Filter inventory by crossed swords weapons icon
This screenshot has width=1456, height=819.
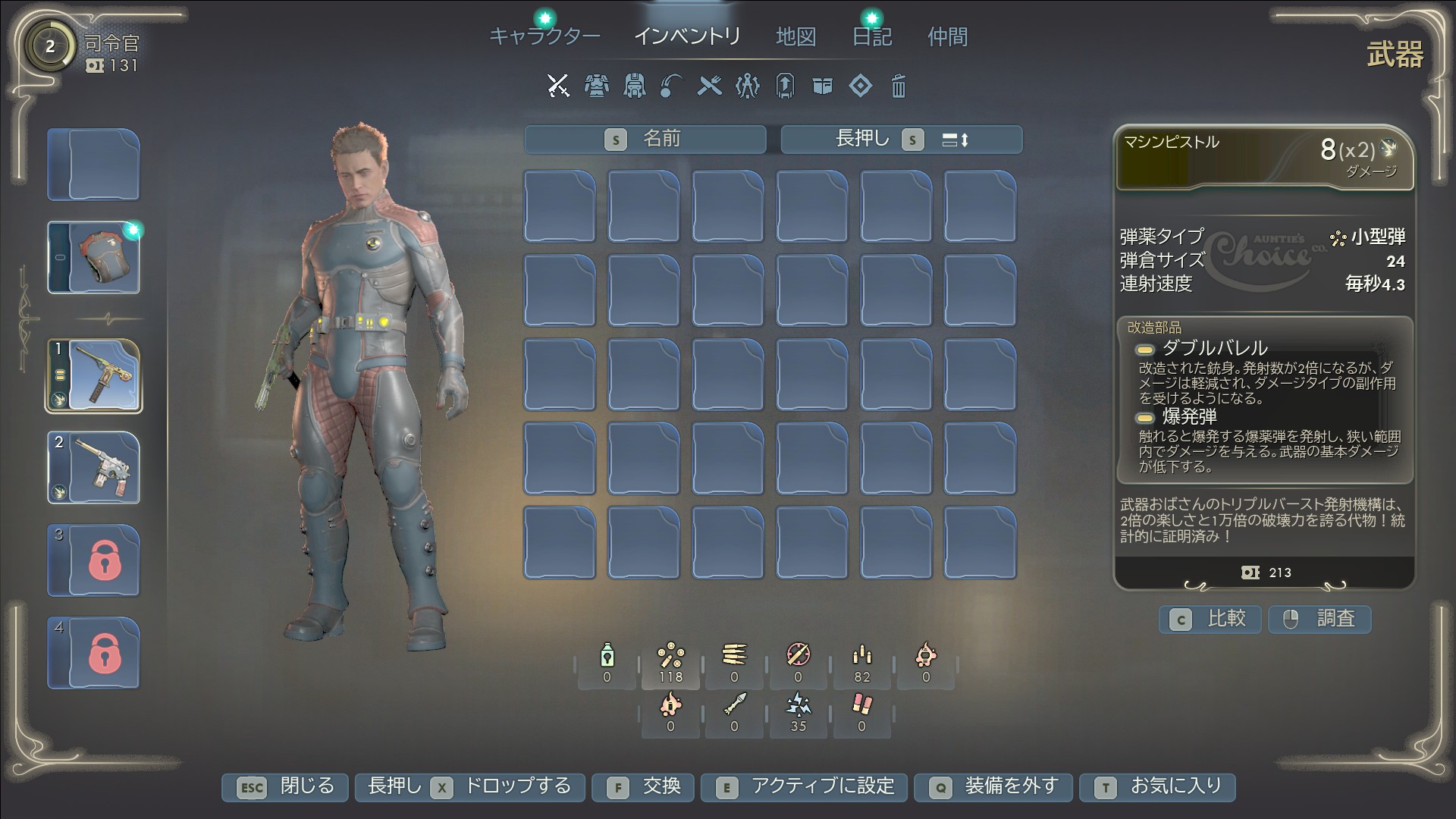click(558, 86)
